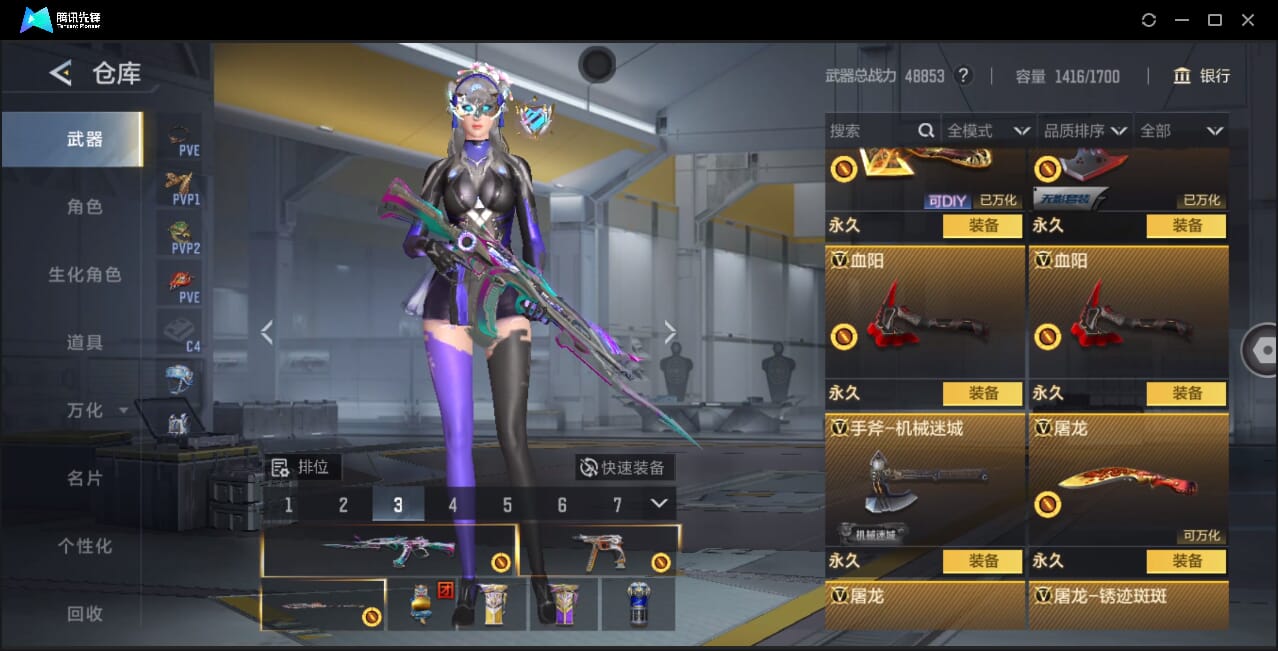This screenshot has width=1278, height=651.
Task: Open the 品质排序 sort dropdown
Action: click(x=1085, y=131)
